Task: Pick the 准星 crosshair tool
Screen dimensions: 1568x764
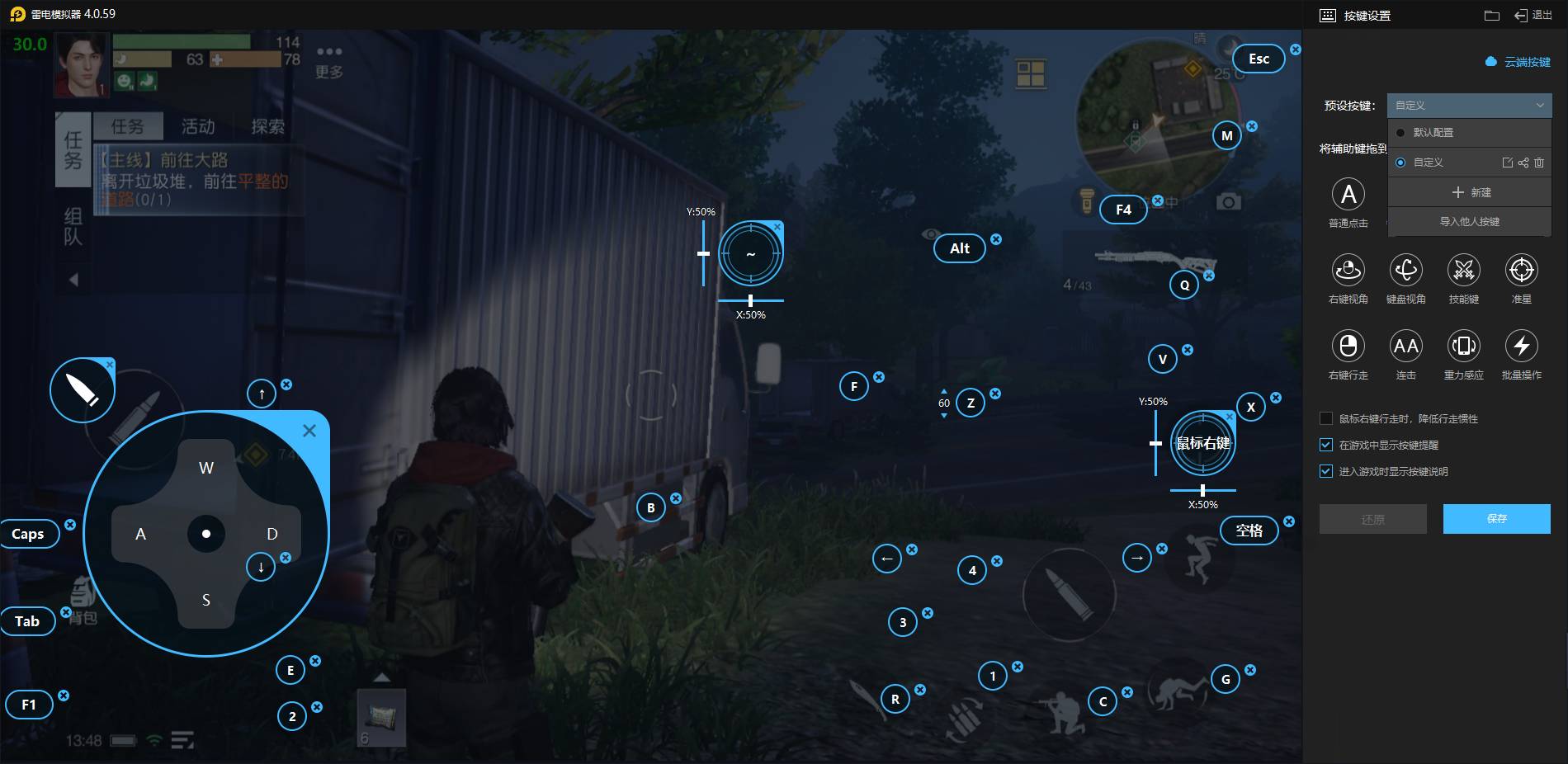Action: click(x=1521, y=270)
